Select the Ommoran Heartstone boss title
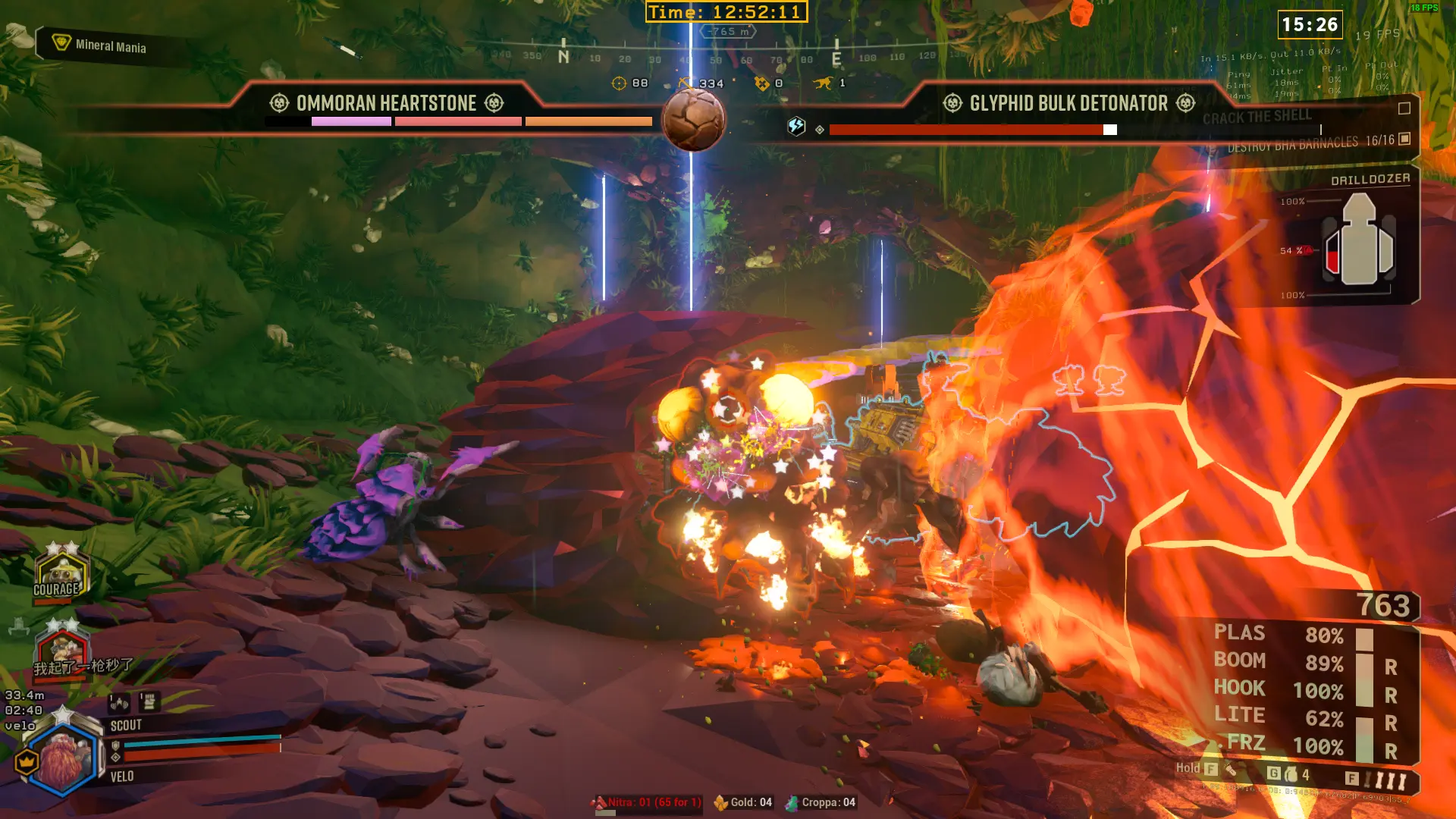 pyautogui.click(x=386, y=103)
